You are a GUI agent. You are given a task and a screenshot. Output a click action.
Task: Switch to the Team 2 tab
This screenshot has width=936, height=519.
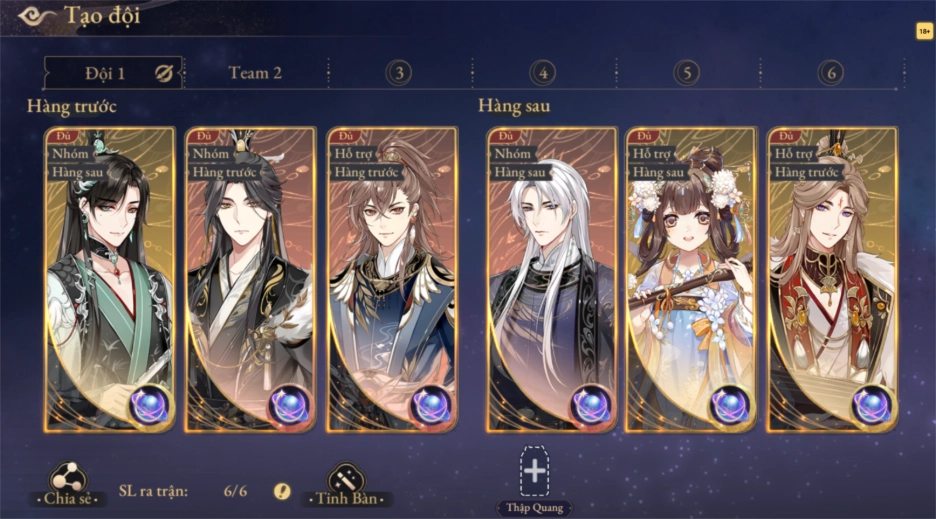(x=255, y=73)
